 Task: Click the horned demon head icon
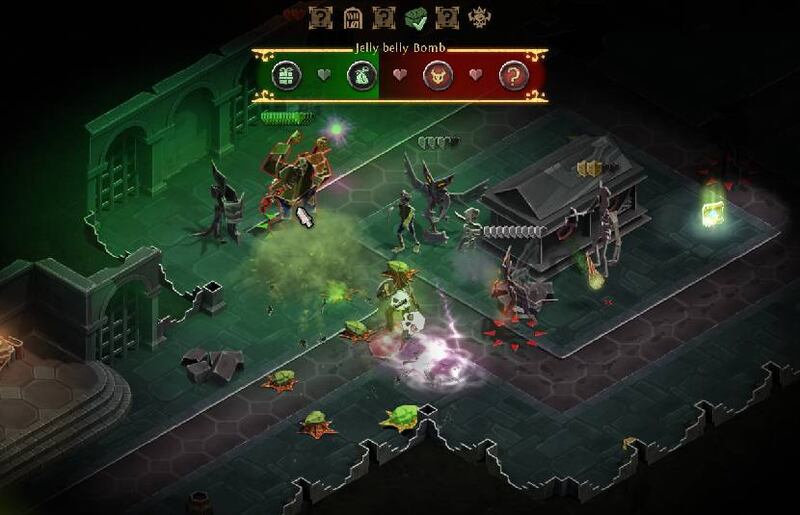pyautogui.click(x=438, y=75)
